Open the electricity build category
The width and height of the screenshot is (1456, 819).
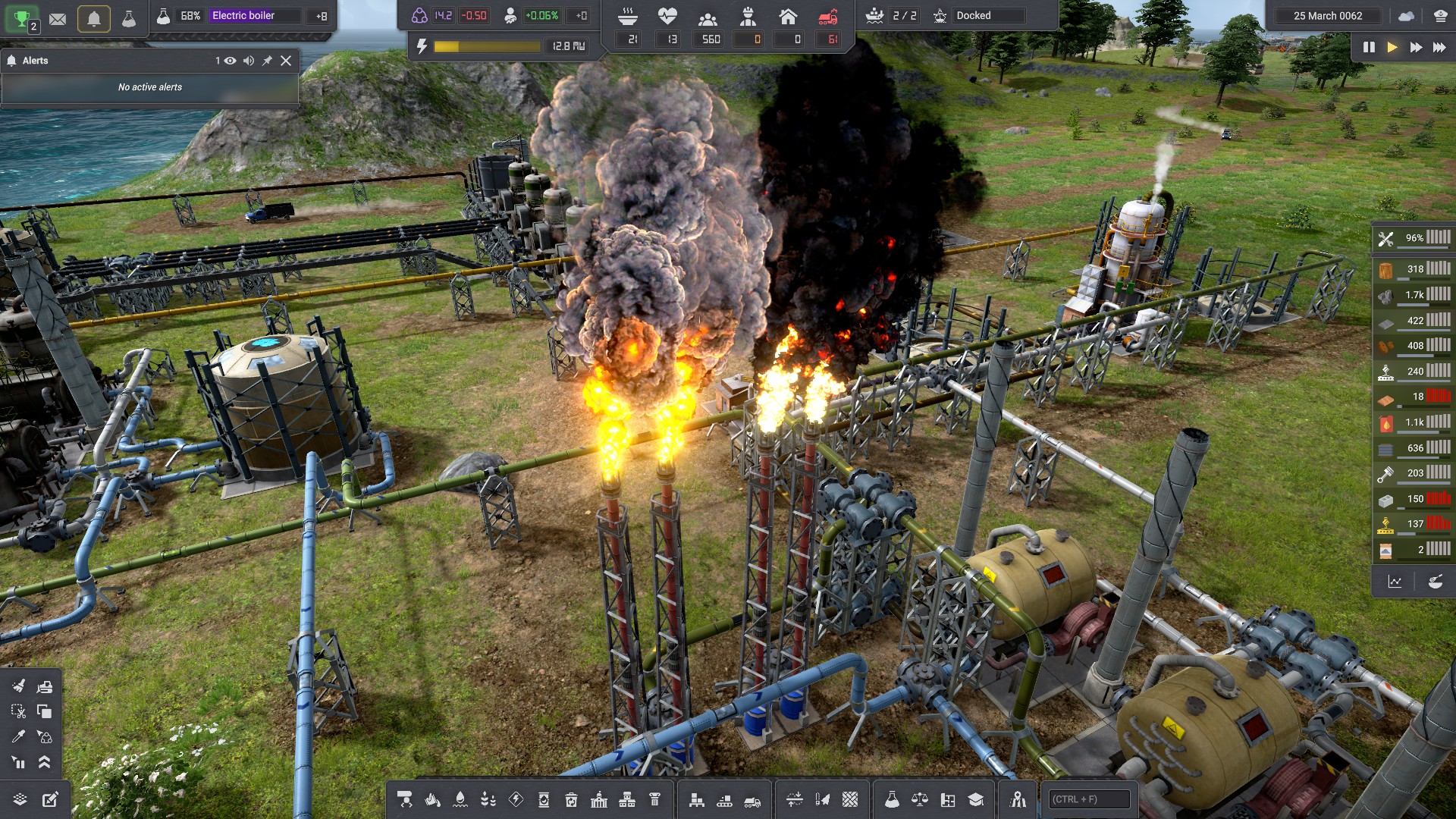tap(516, 799)
